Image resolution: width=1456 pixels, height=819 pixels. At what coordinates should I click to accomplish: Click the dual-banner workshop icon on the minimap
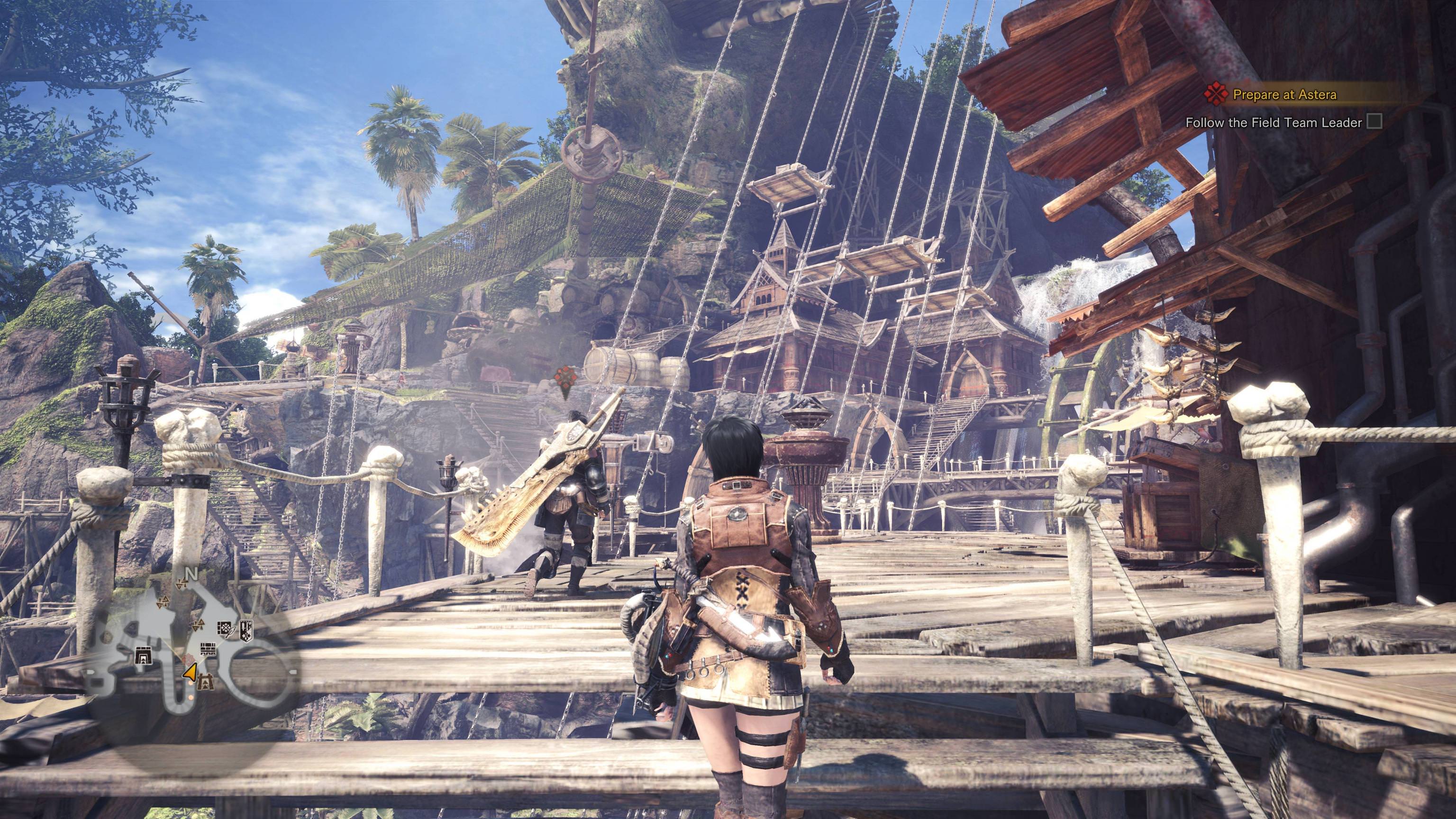tap(247, 630)
